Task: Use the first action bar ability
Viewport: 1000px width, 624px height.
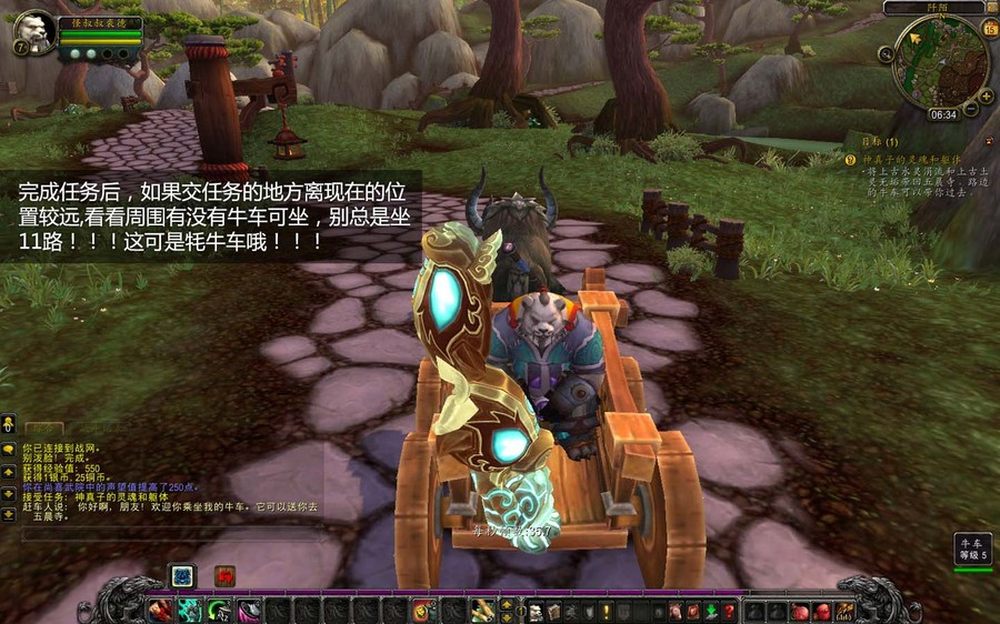Action: 160,610
